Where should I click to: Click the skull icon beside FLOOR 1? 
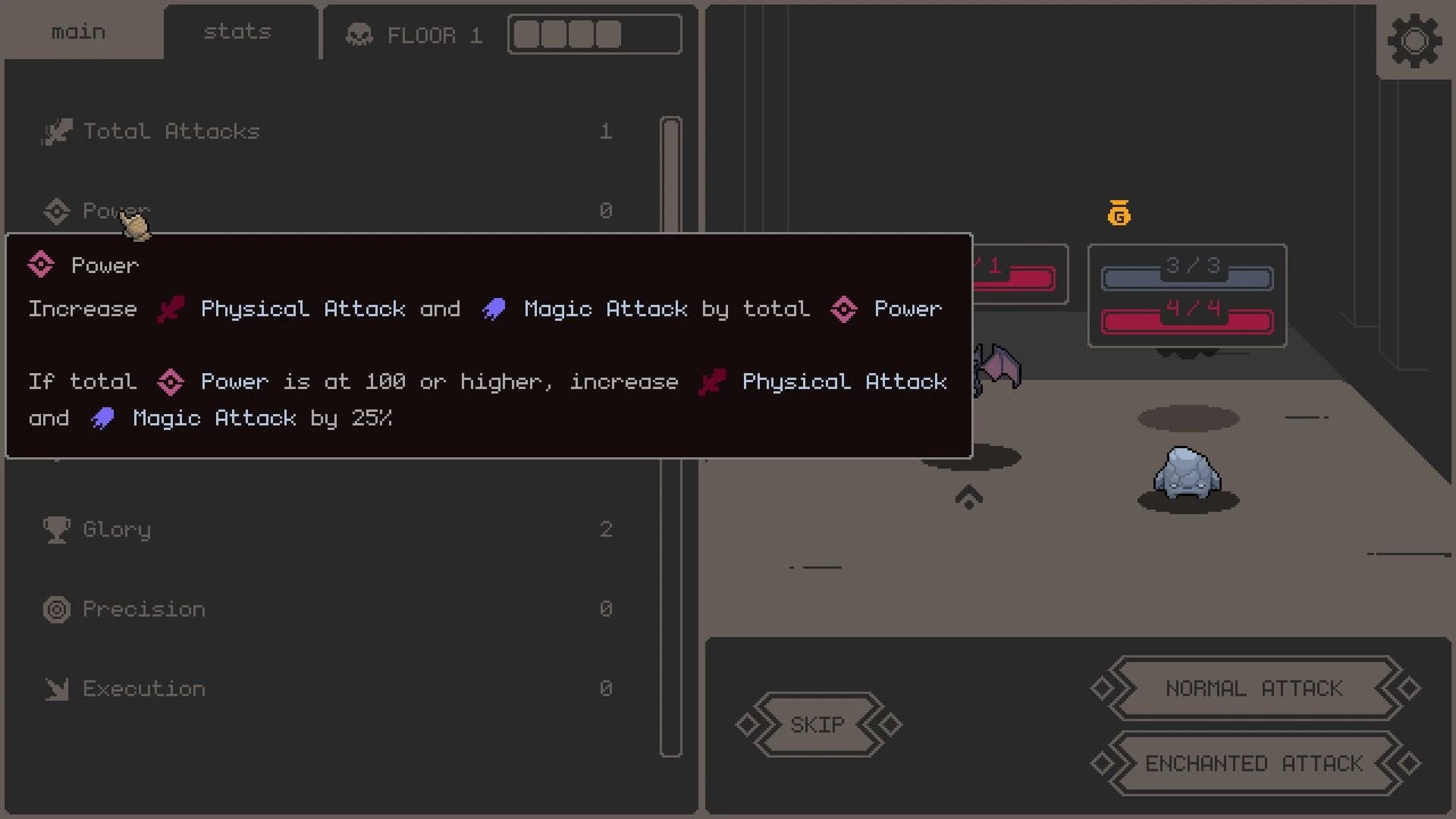click(x=359, y=34)
